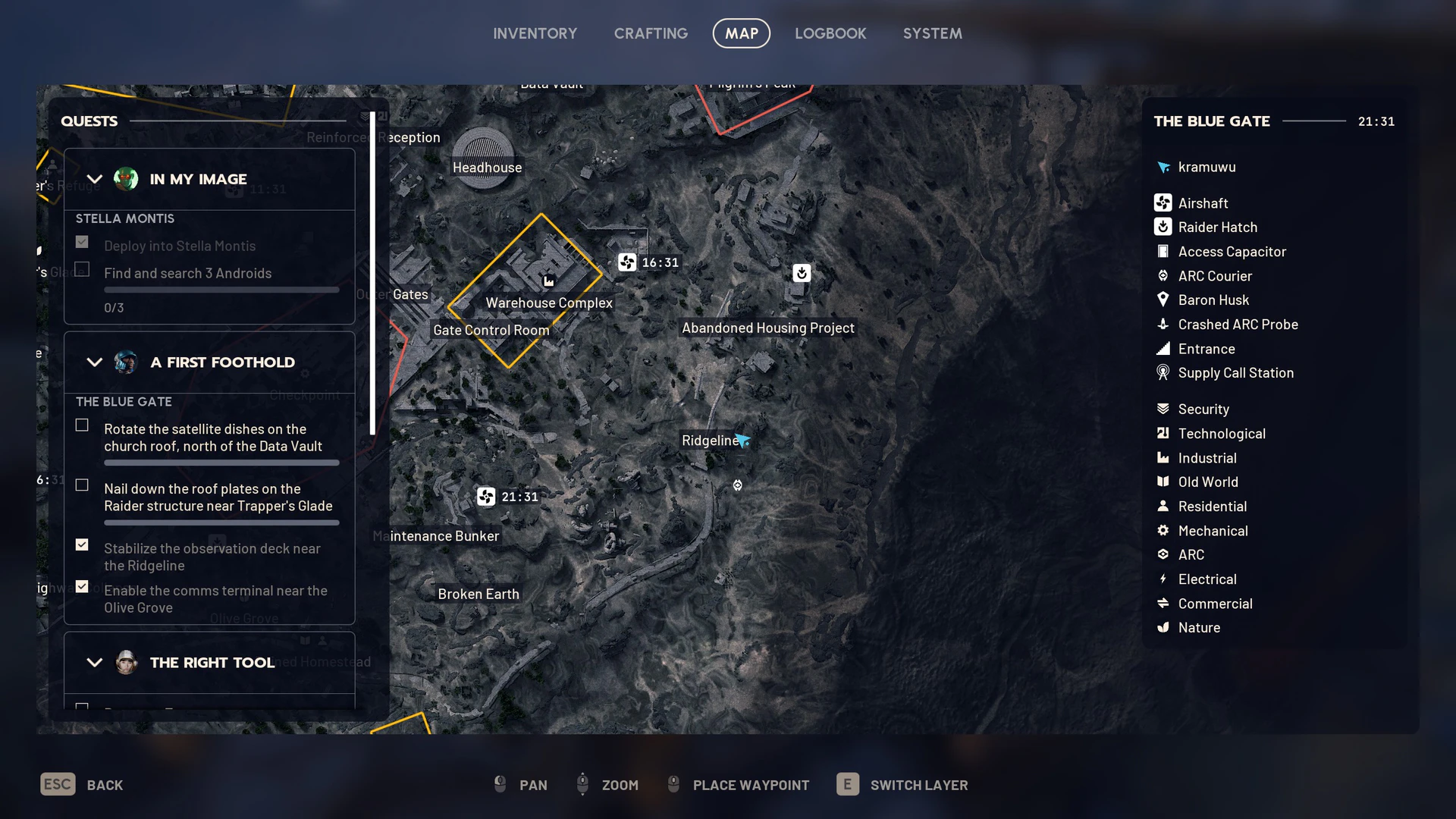Screen dimensions: 1456x819
Task: Pick the ARC Courier legend entry
Action: point(1215,276)
